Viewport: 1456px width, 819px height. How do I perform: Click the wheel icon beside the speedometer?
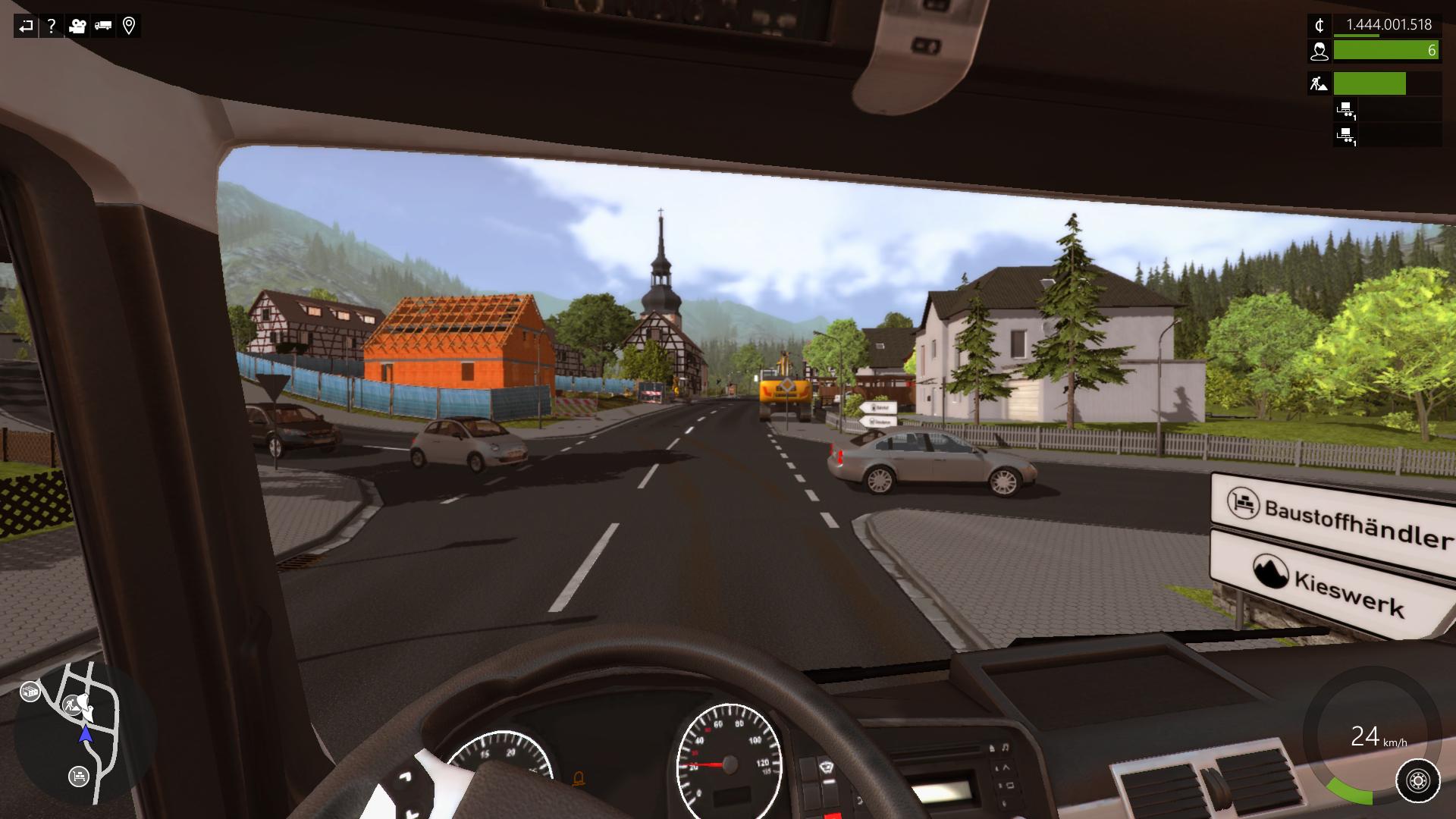(x=1417, y=780)
